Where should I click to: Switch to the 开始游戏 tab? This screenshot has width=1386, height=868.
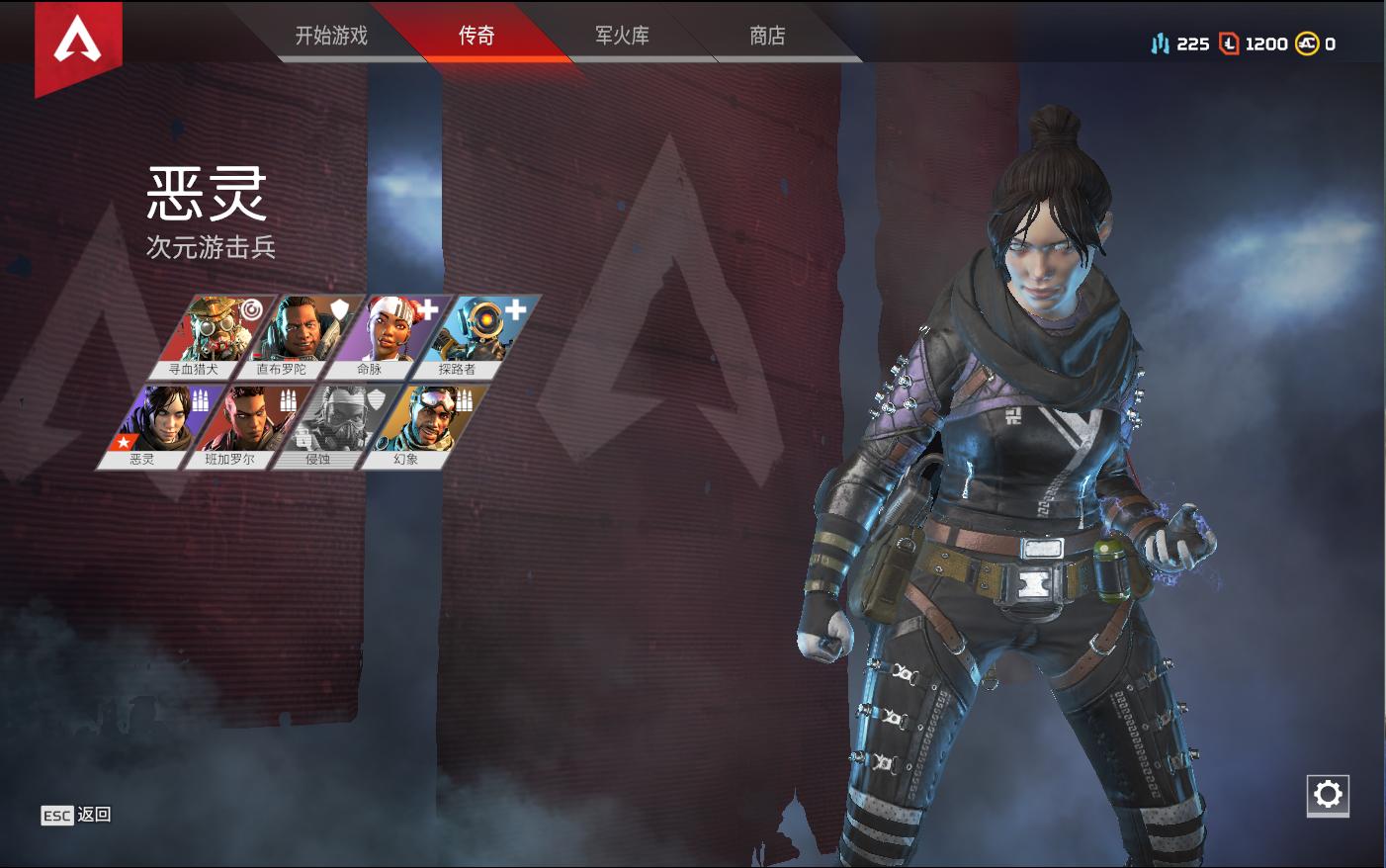point(330,36)
